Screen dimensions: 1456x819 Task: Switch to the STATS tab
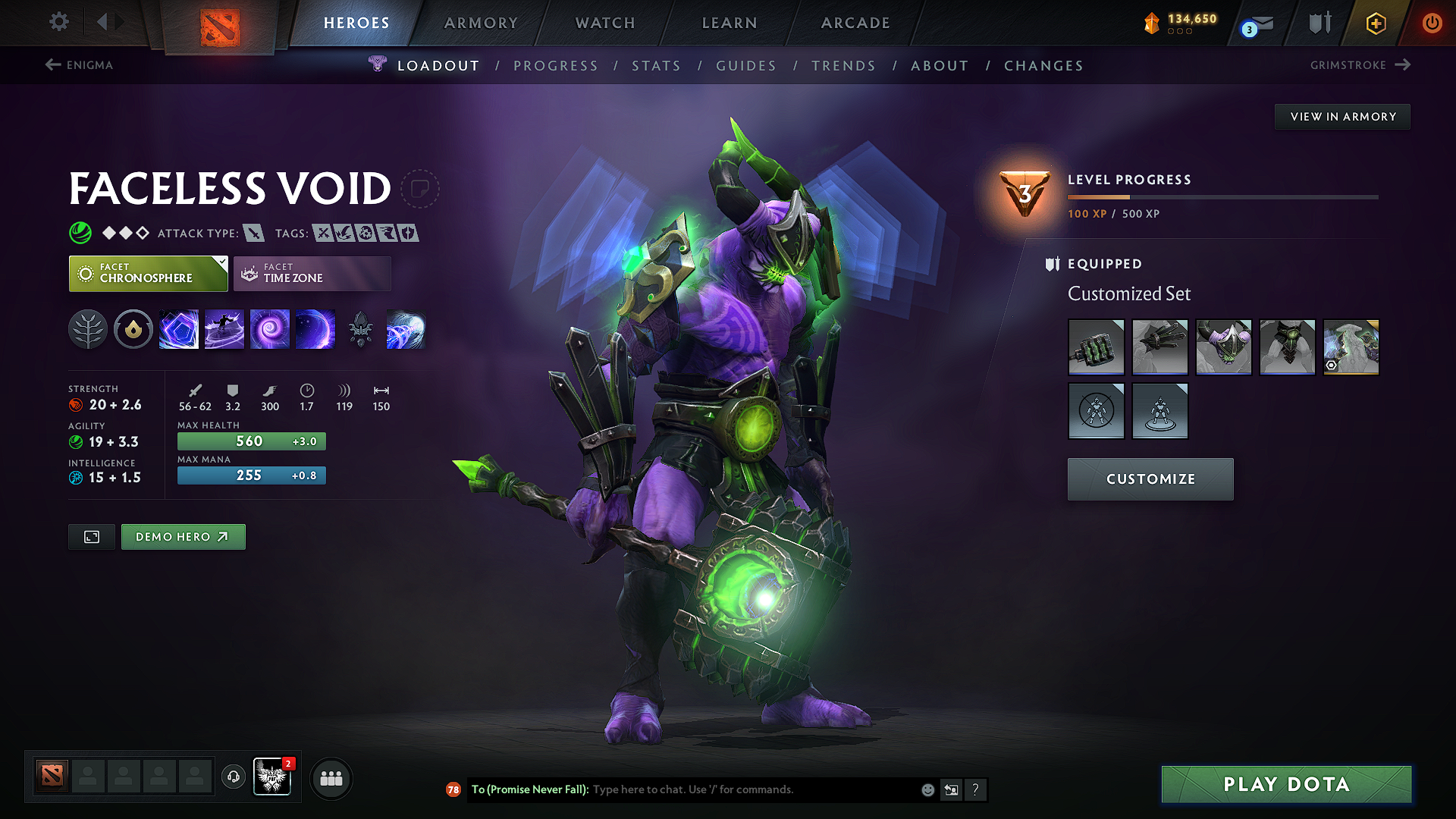click(x=657, y=65)
